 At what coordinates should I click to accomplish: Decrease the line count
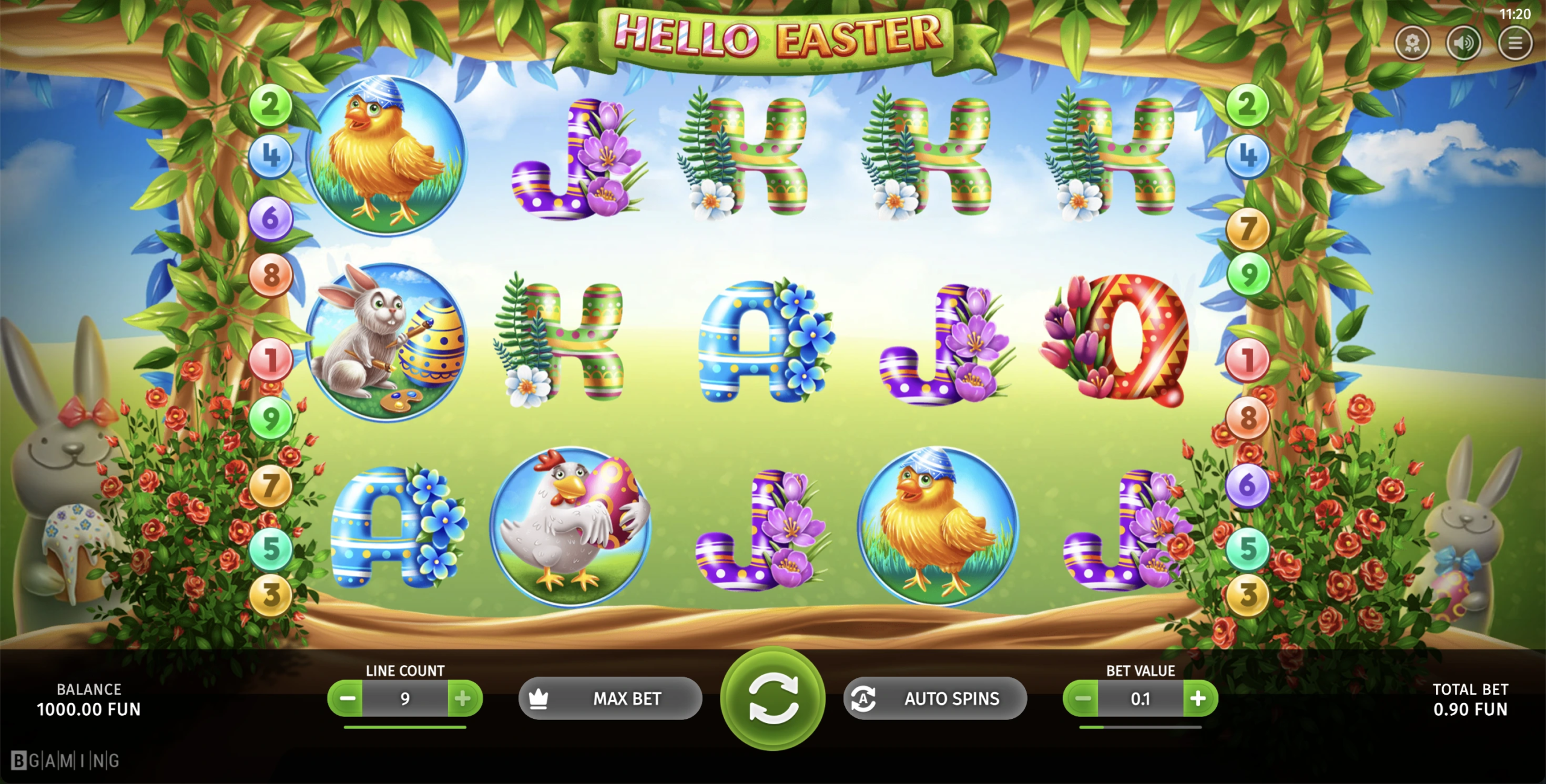pos(347,699)
